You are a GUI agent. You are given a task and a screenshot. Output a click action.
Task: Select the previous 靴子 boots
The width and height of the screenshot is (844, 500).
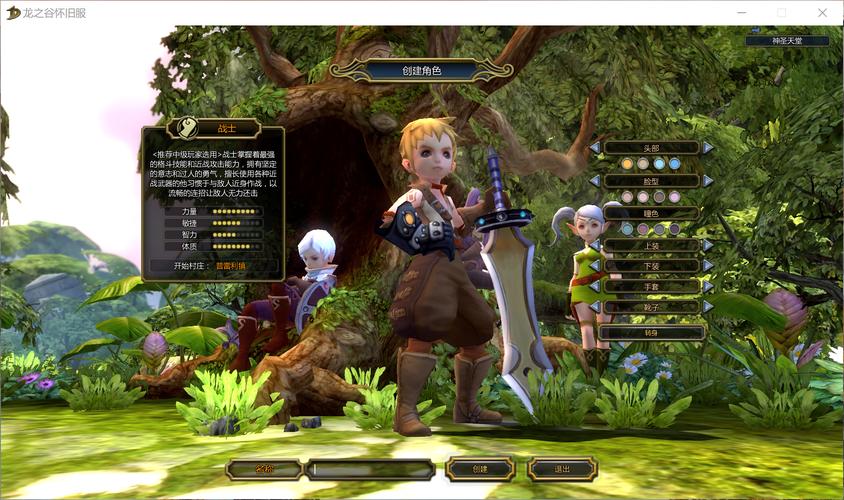pos(595,307)
